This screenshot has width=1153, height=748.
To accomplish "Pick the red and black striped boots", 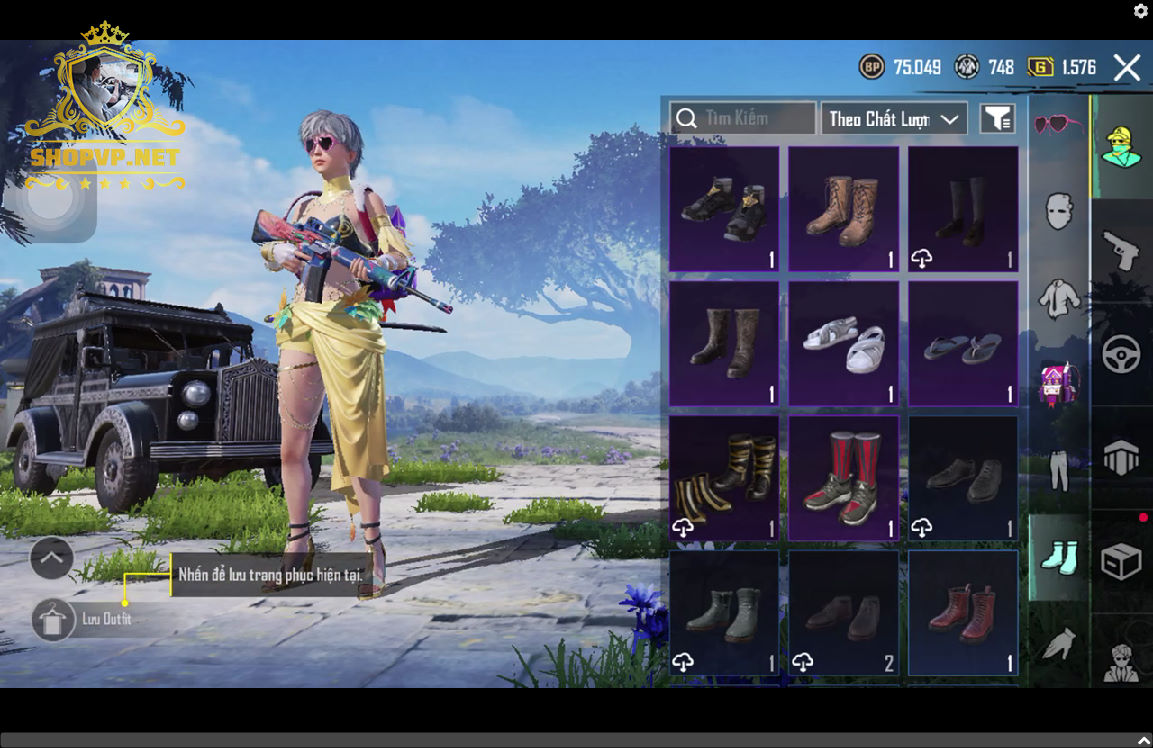I will (x=843, y=478).
